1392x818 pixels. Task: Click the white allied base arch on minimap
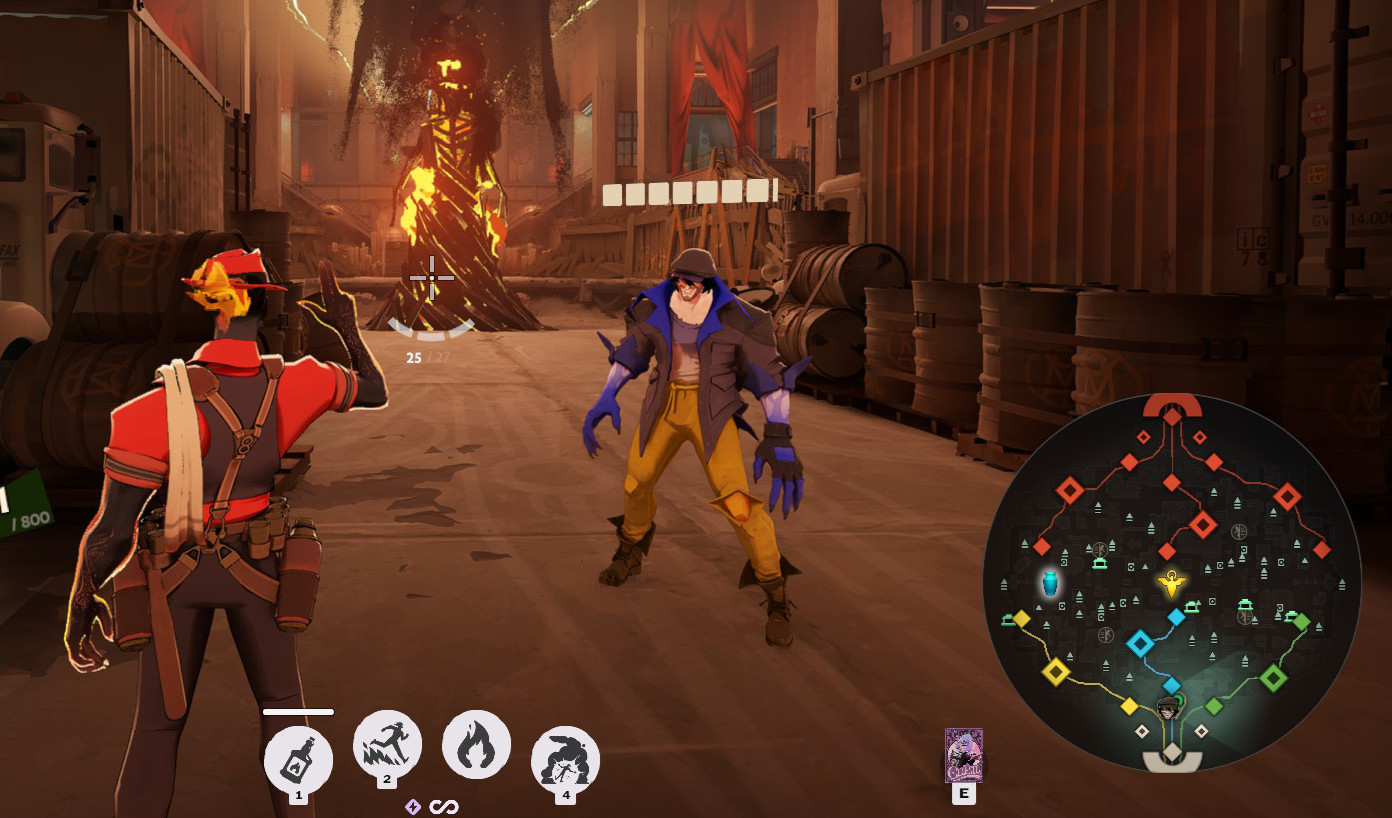[x=1172, y=762]
